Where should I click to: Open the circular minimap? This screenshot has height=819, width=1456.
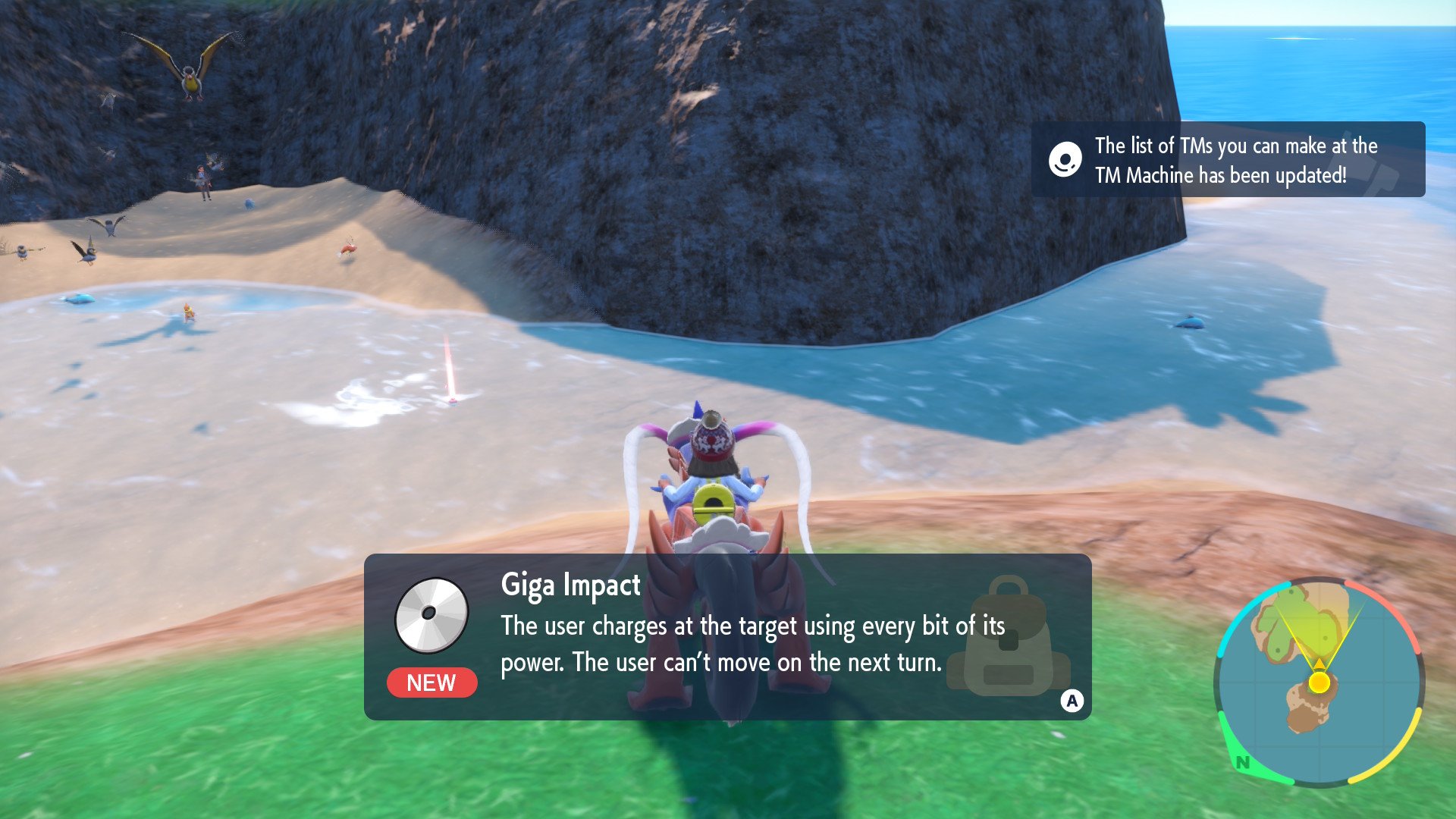click(x=1319, y=681)
